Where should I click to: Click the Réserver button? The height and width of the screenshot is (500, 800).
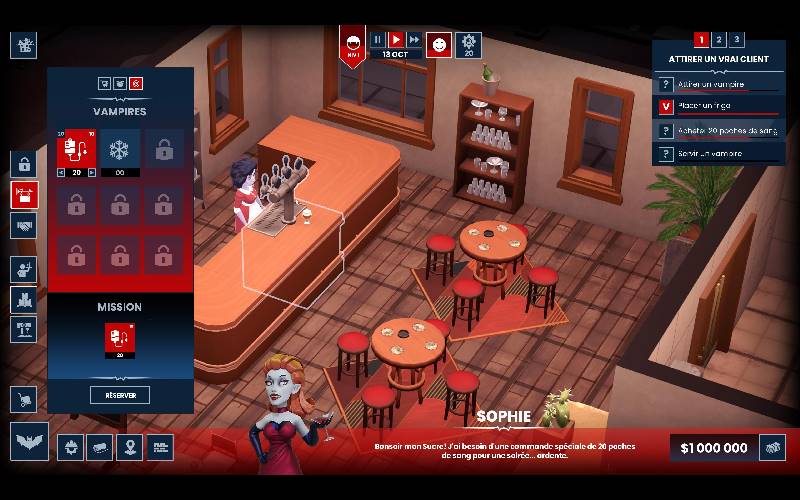pos(120,395)
